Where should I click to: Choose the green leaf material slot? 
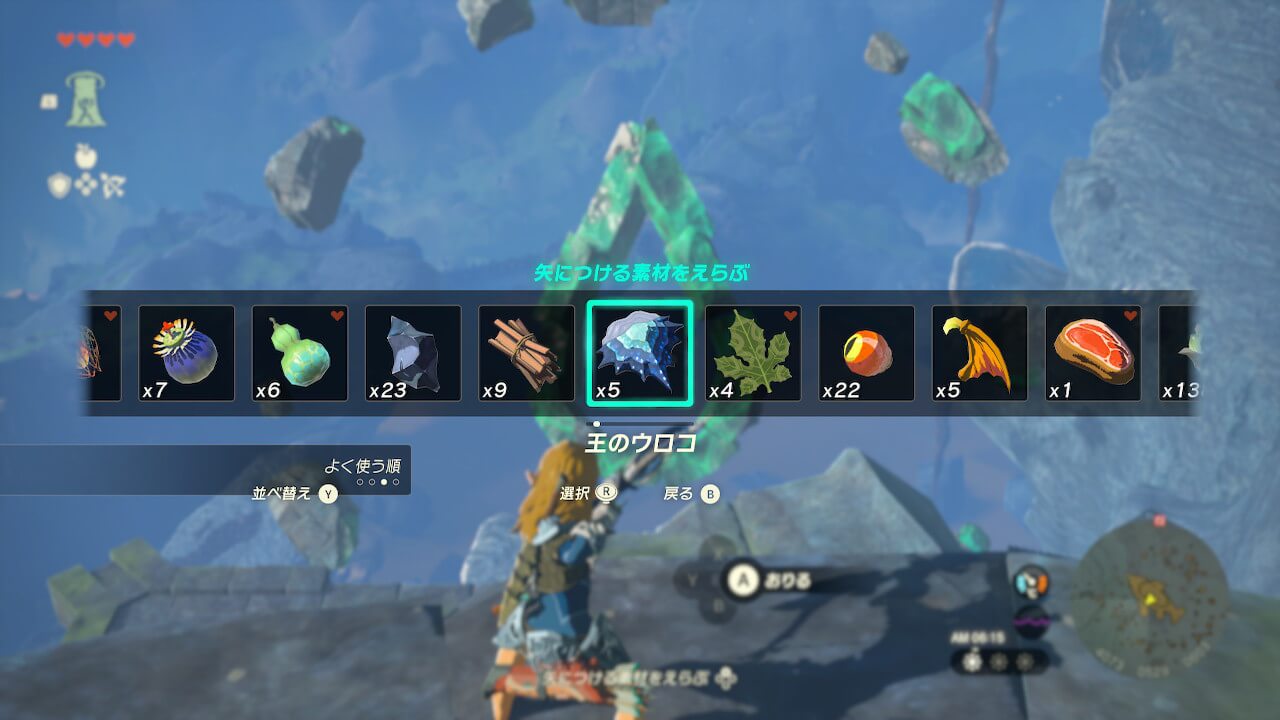(x=753, y=353)
